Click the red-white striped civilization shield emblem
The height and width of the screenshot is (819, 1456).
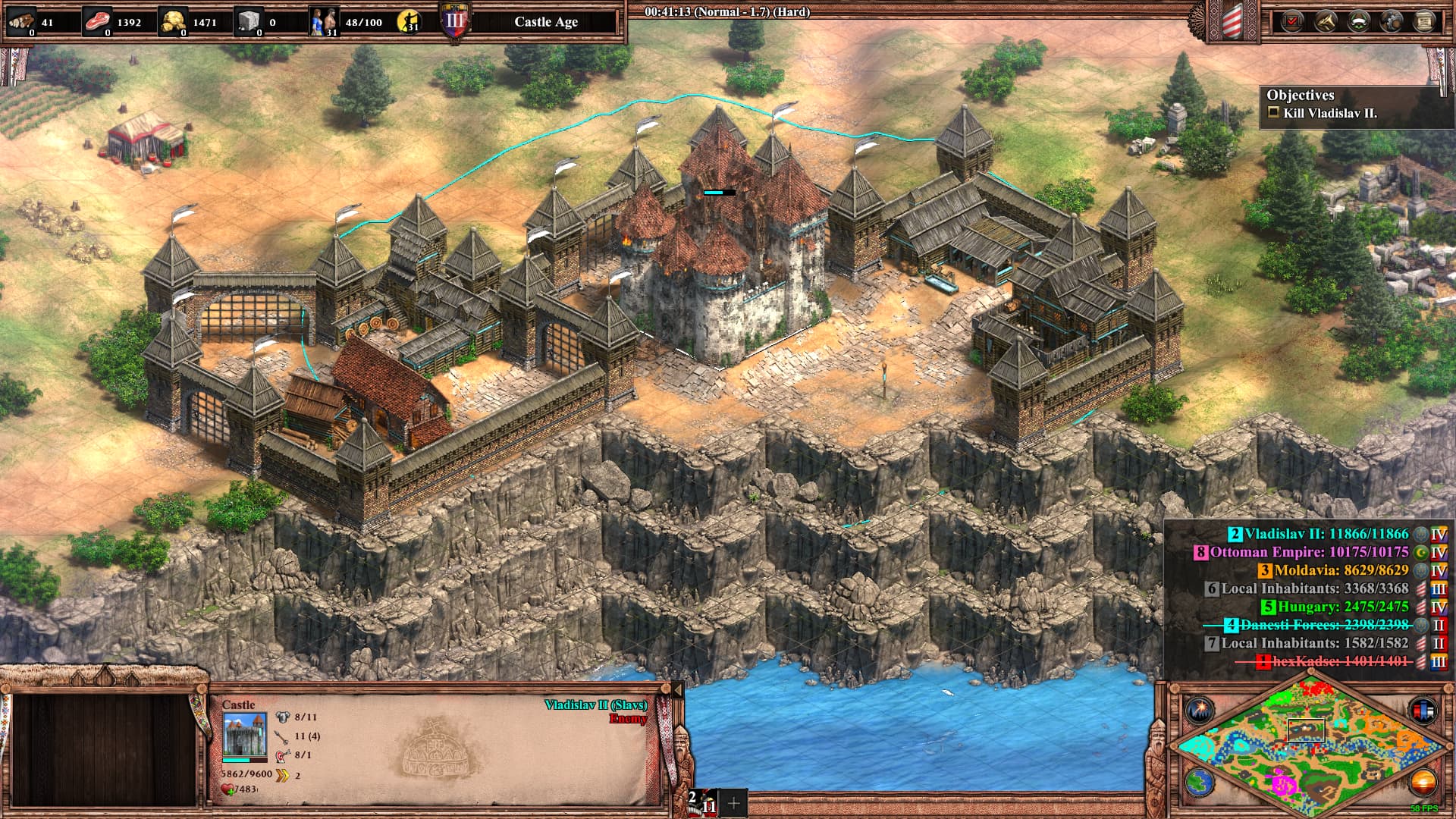[x=1231, y=21]
